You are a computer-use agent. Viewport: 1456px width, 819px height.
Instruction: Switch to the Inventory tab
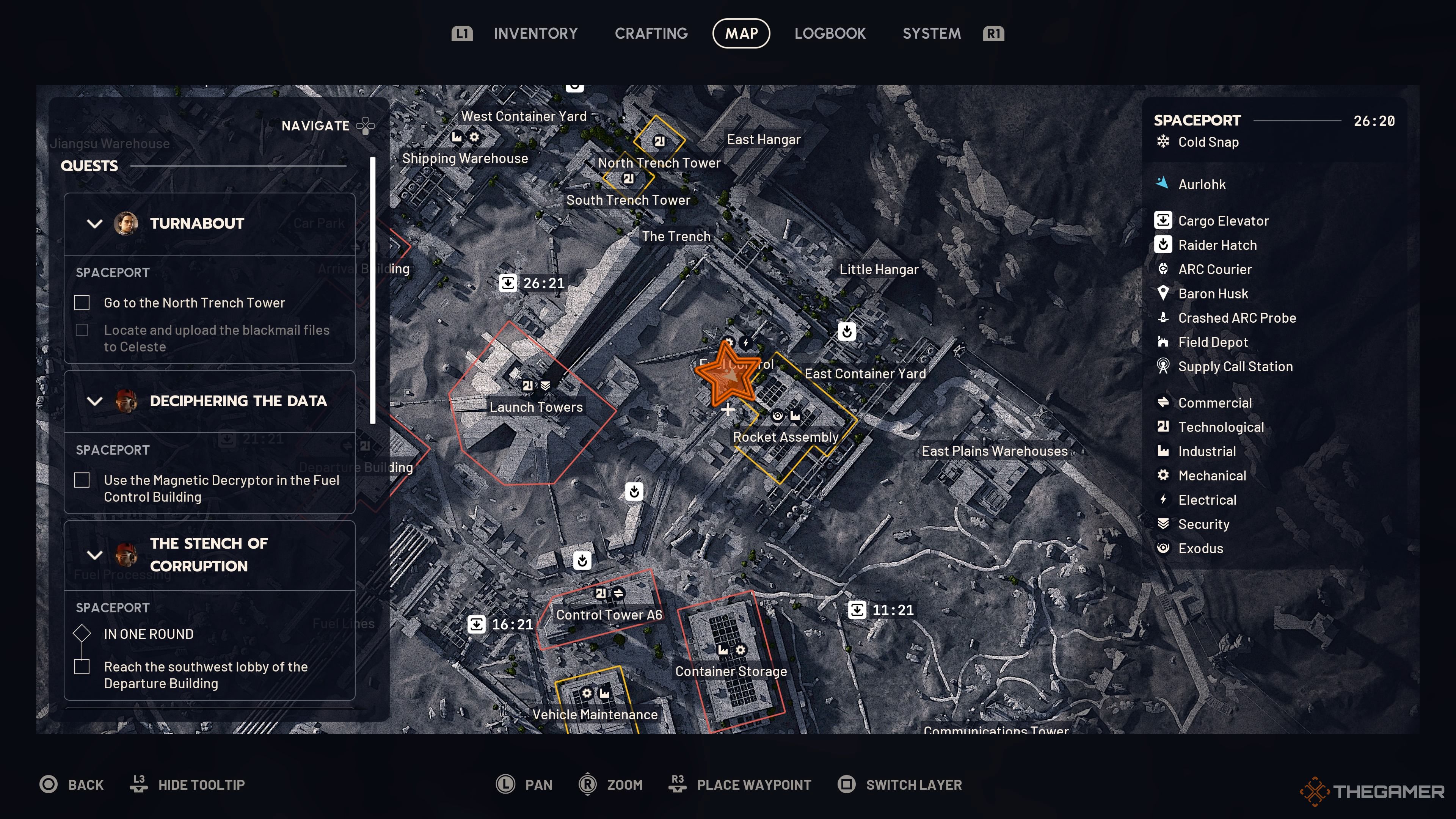[536, 33]
